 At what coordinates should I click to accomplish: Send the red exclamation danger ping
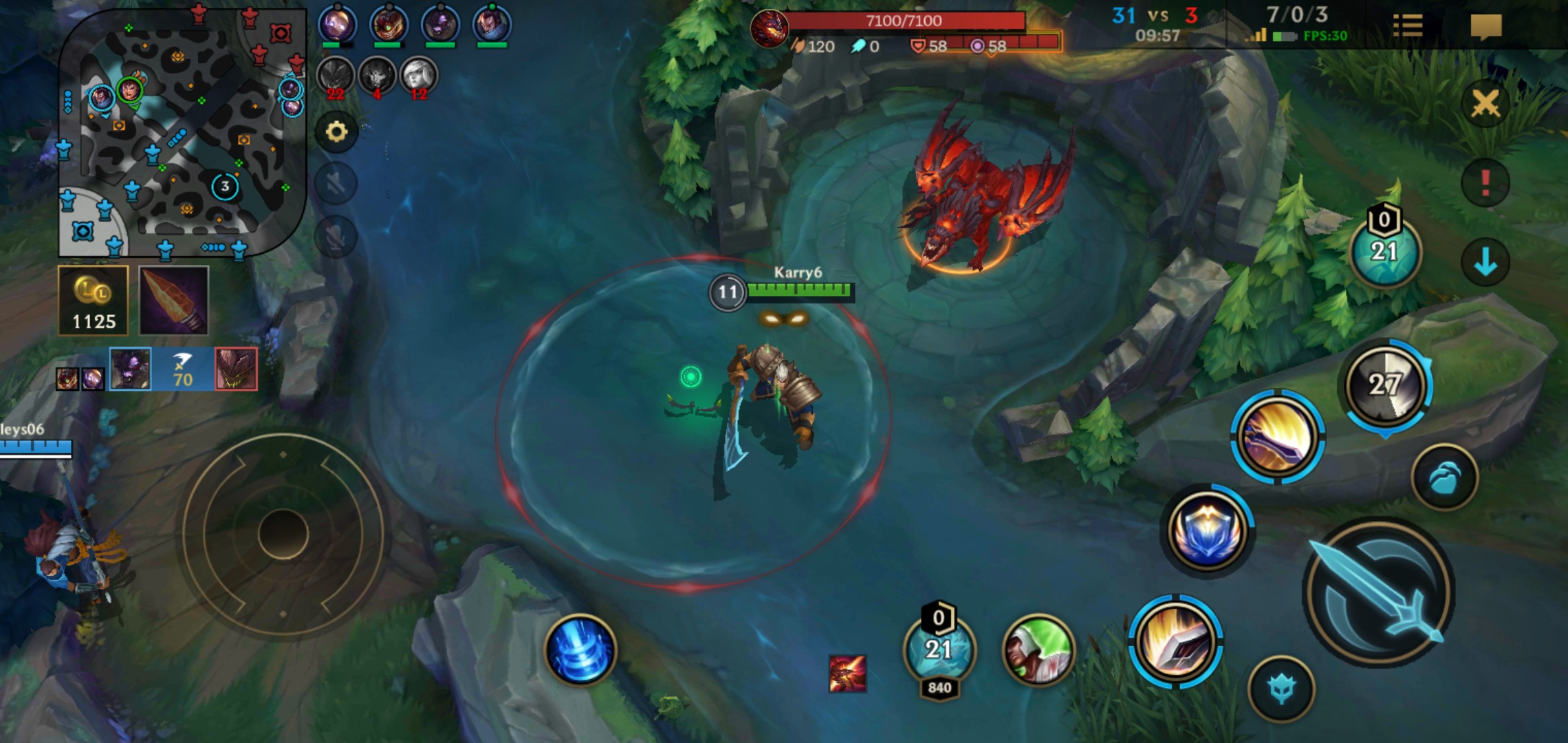(x=1485, y=183)
